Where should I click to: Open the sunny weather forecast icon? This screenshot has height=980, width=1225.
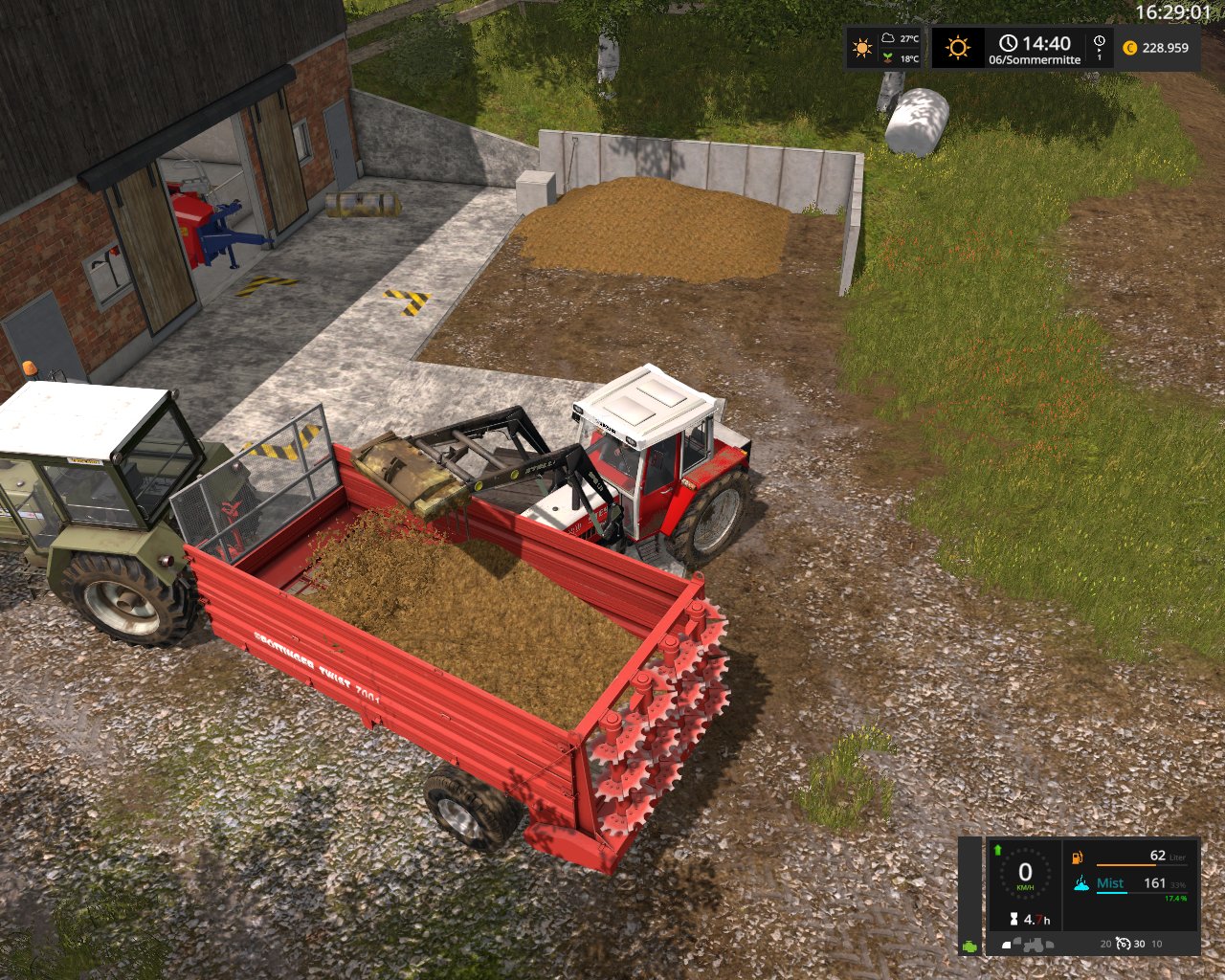coord(863,48)
